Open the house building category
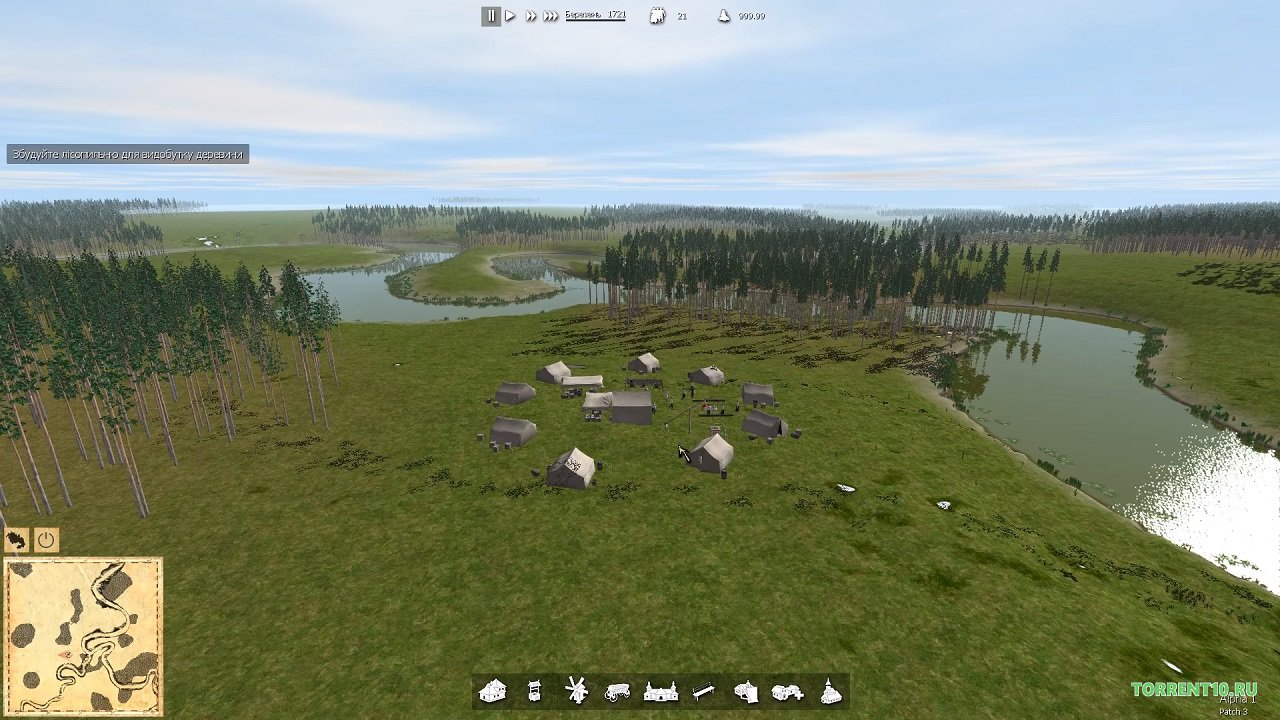The image size is (1280, 720). [492, 691]
